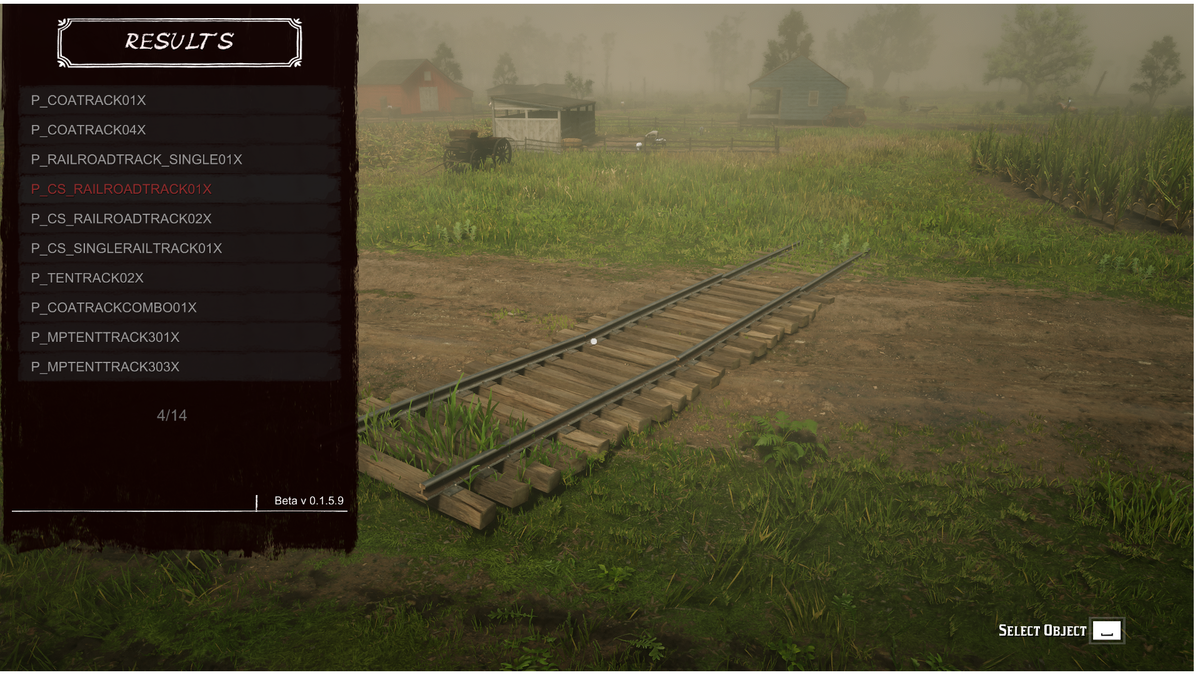The image size is (1200, 675).
Task: Choose P_COATRACK04X from the results list
Action: click(x=180, y=130)
